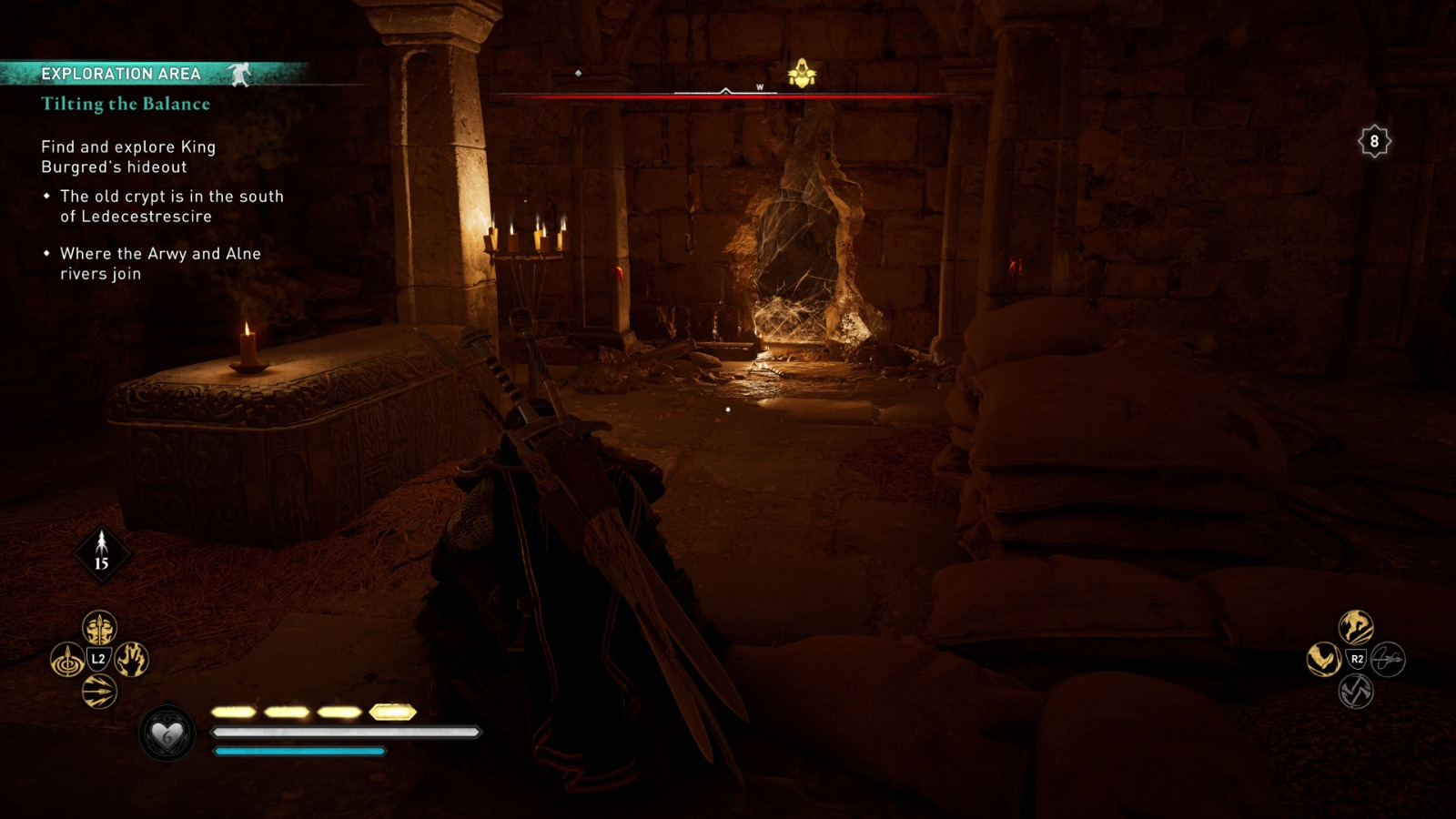
Task: Click the W direction marker on the compass
Action: [758, 86]
